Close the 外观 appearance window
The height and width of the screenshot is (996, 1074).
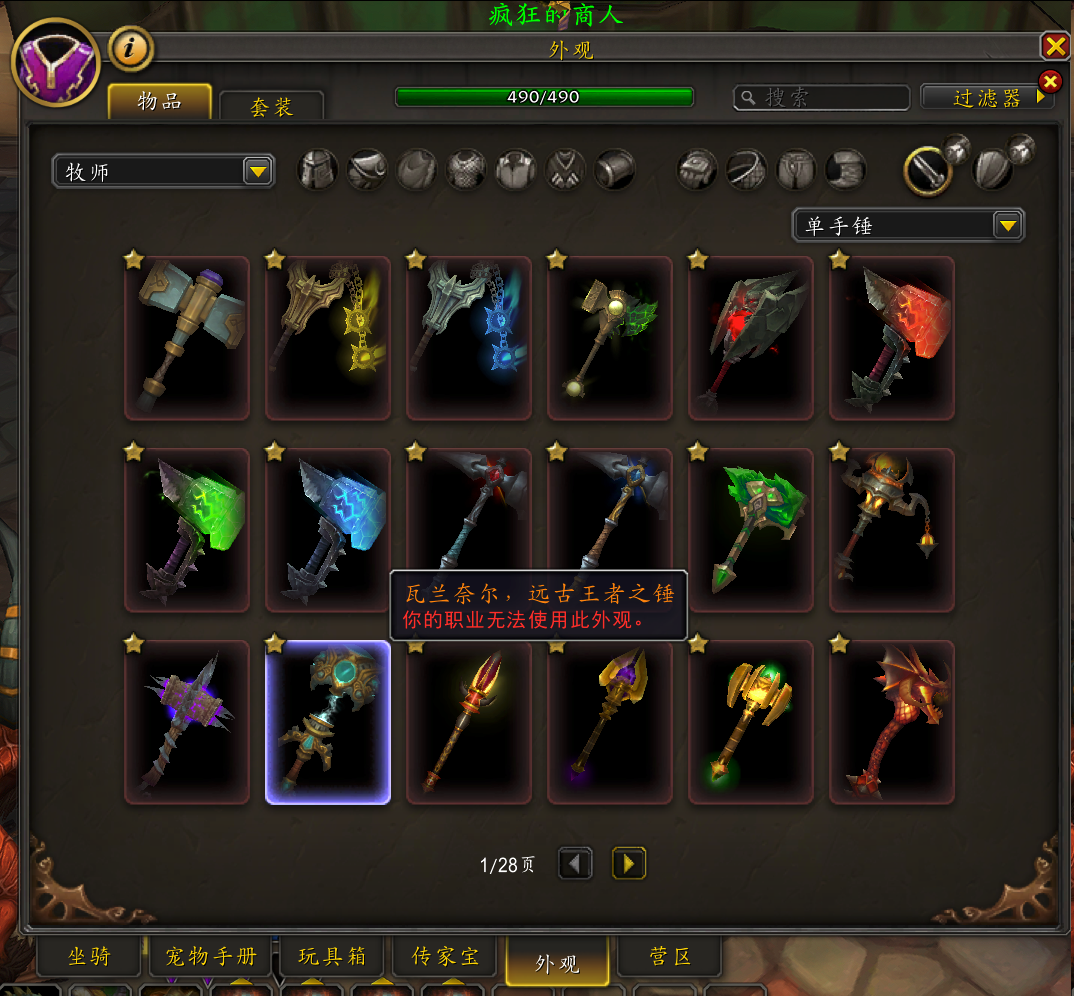tap(1055, 46)
